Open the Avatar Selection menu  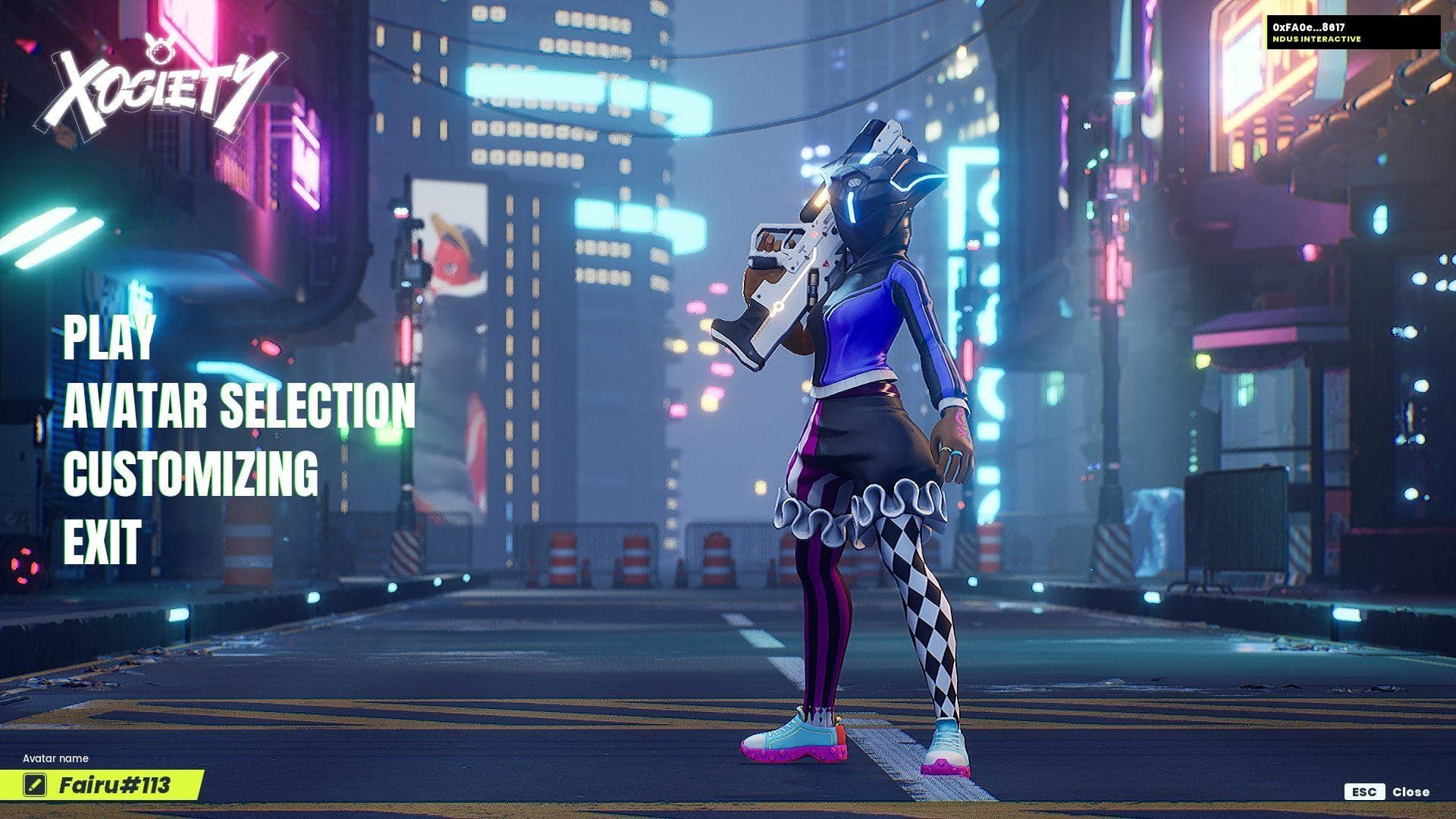[x=239, y=405]
